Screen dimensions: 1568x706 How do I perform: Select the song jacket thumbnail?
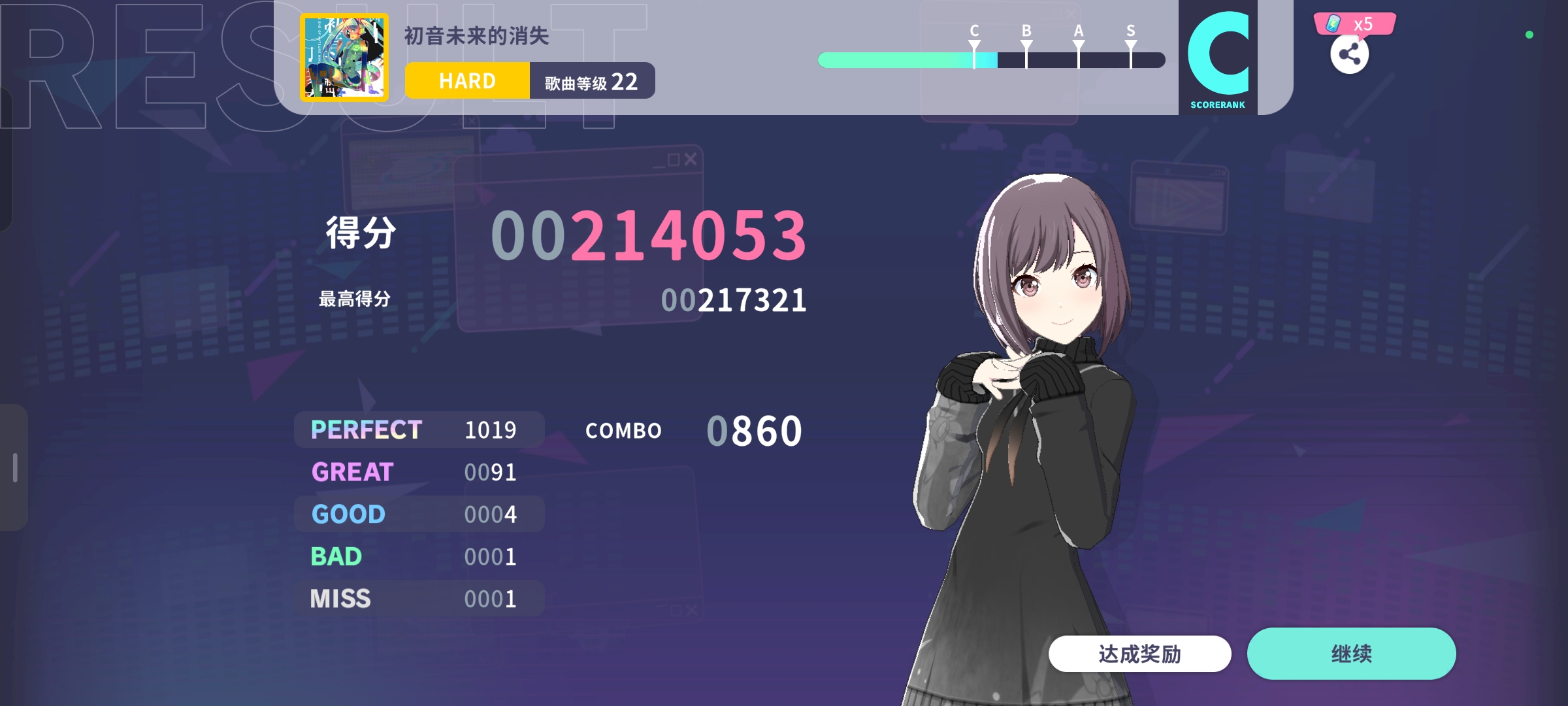pyautogui.click(x=344, y=58)
